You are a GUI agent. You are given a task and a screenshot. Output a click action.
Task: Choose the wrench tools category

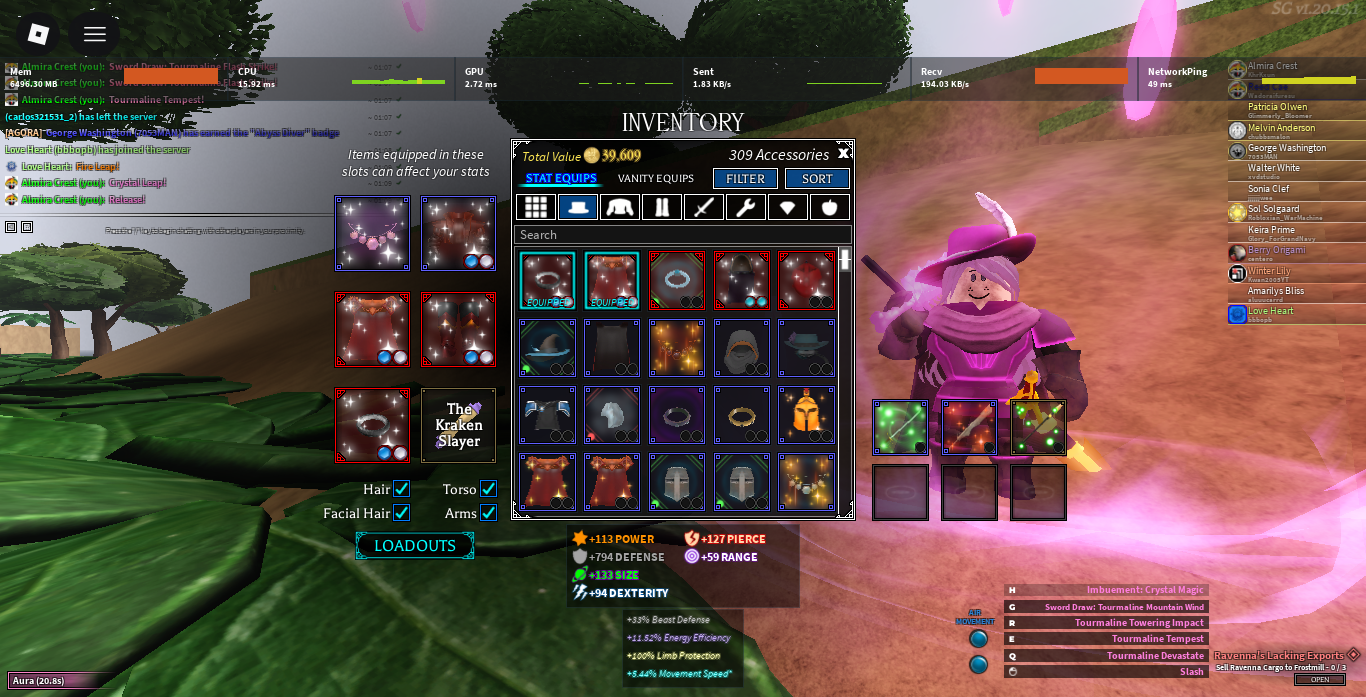746,207
